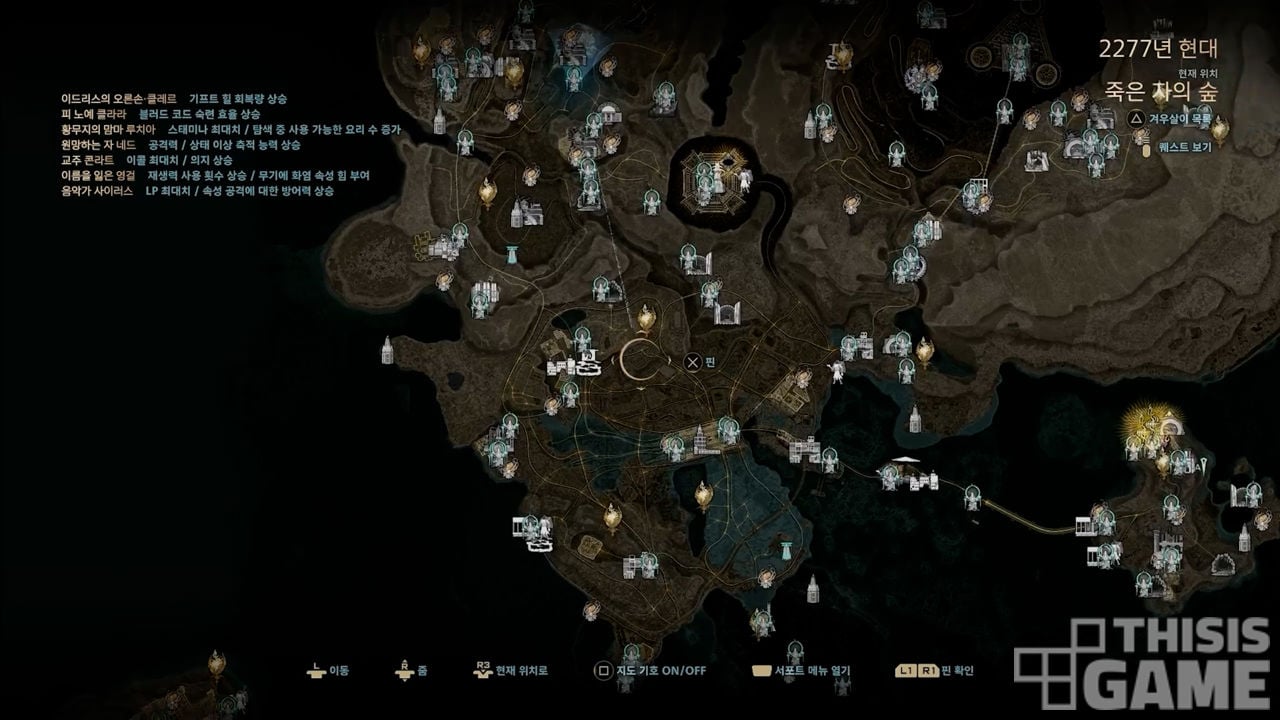The image size is (1280, 720).
Task: Select the white tower icon on the far western peninsula
Action: click(x=387, y=349)
